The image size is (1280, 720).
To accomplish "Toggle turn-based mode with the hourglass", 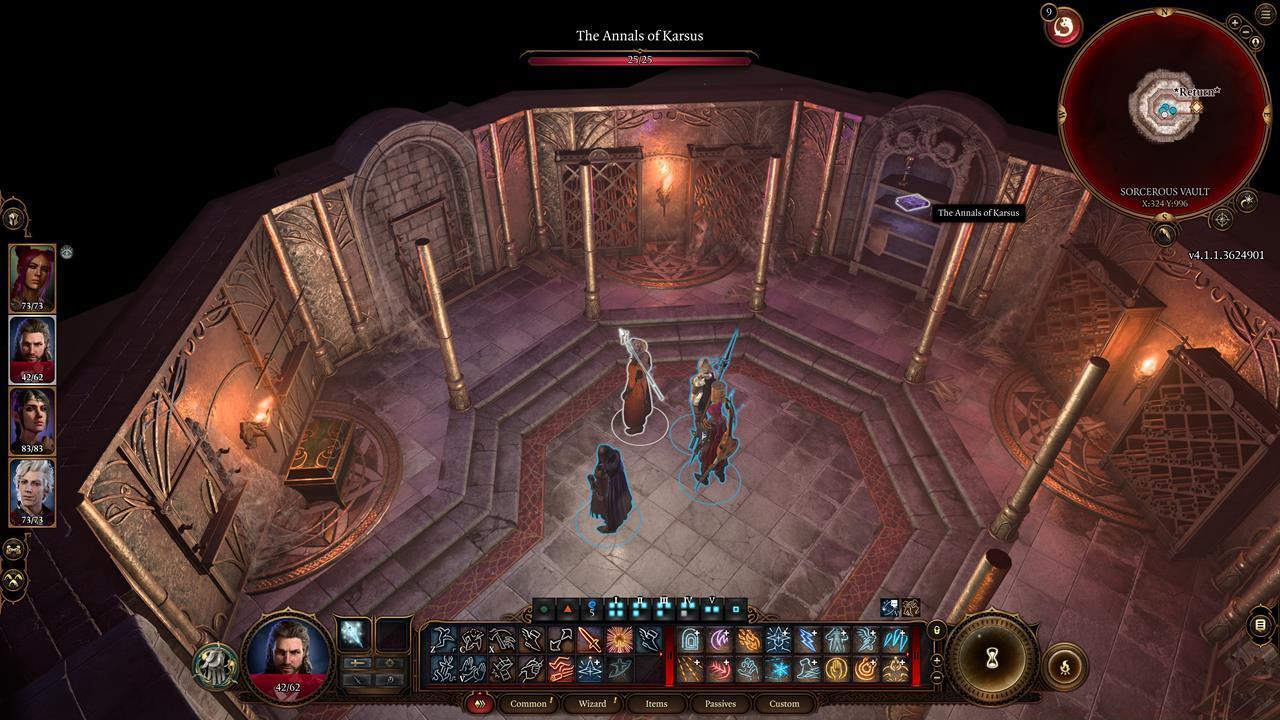I will click(x=992, y=657).
